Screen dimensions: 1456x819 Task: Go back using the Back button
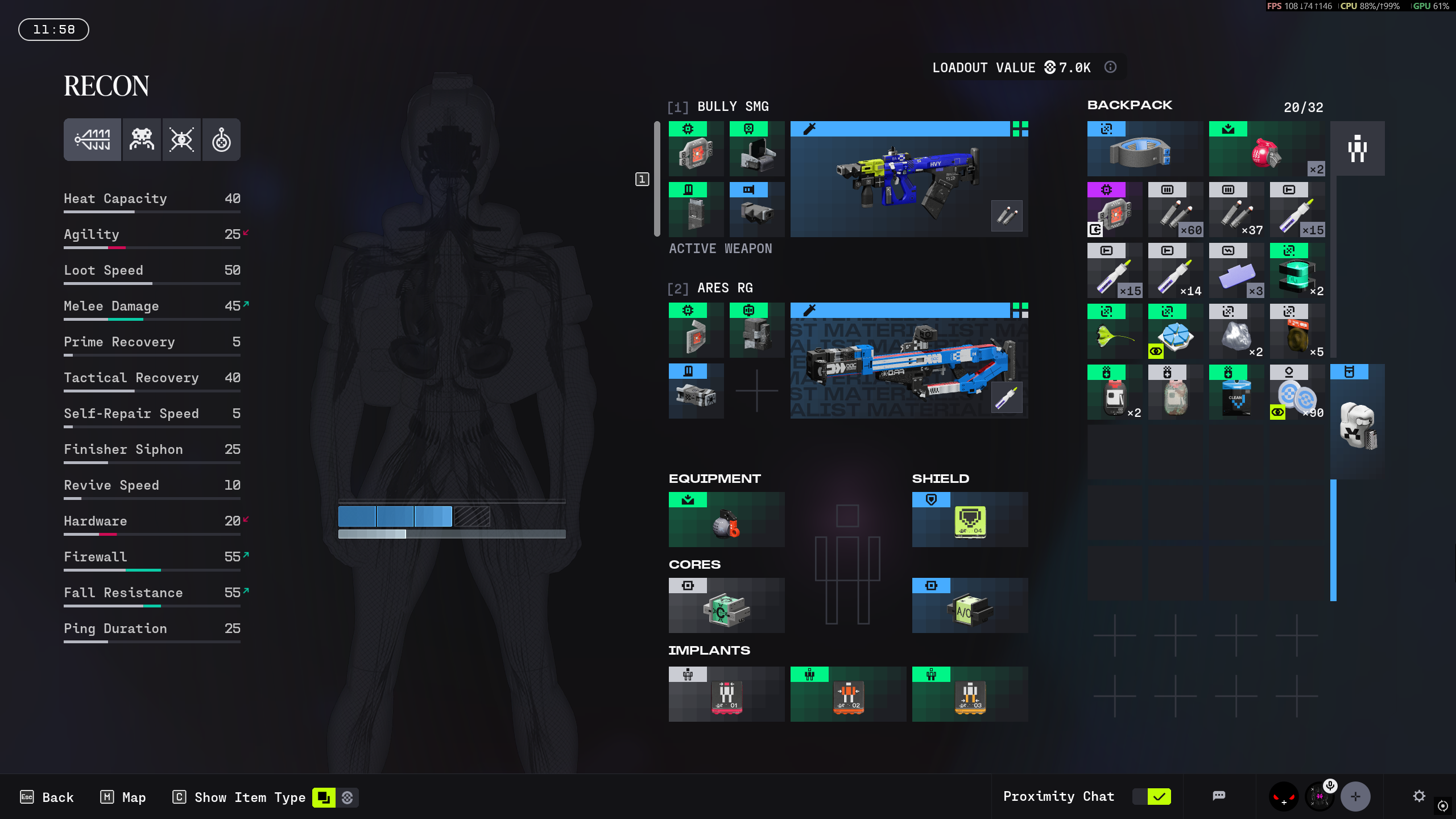pos(47,797)
